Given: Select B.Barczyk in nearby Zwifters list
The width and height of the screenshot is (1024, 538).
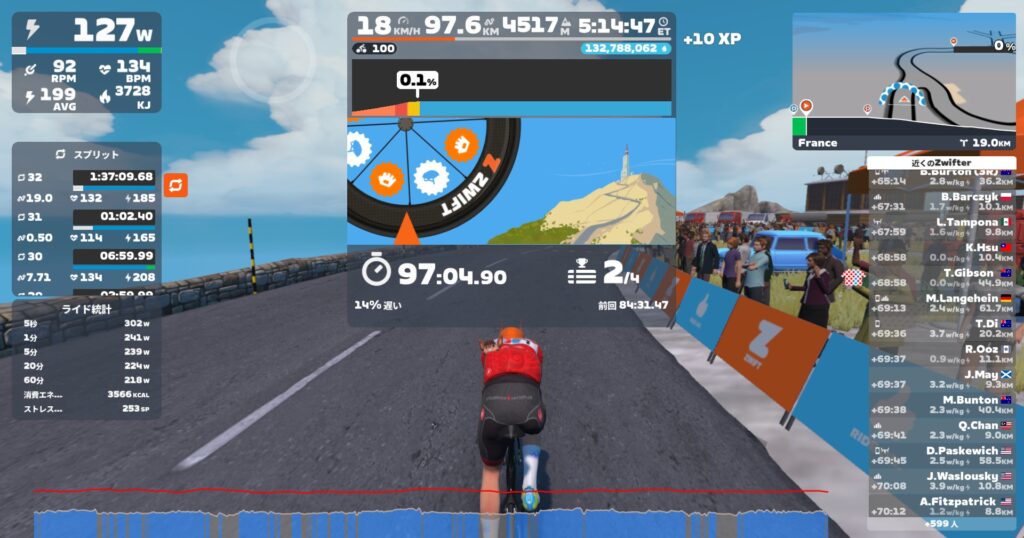Looking at the screenshot, I should [942, 202].
